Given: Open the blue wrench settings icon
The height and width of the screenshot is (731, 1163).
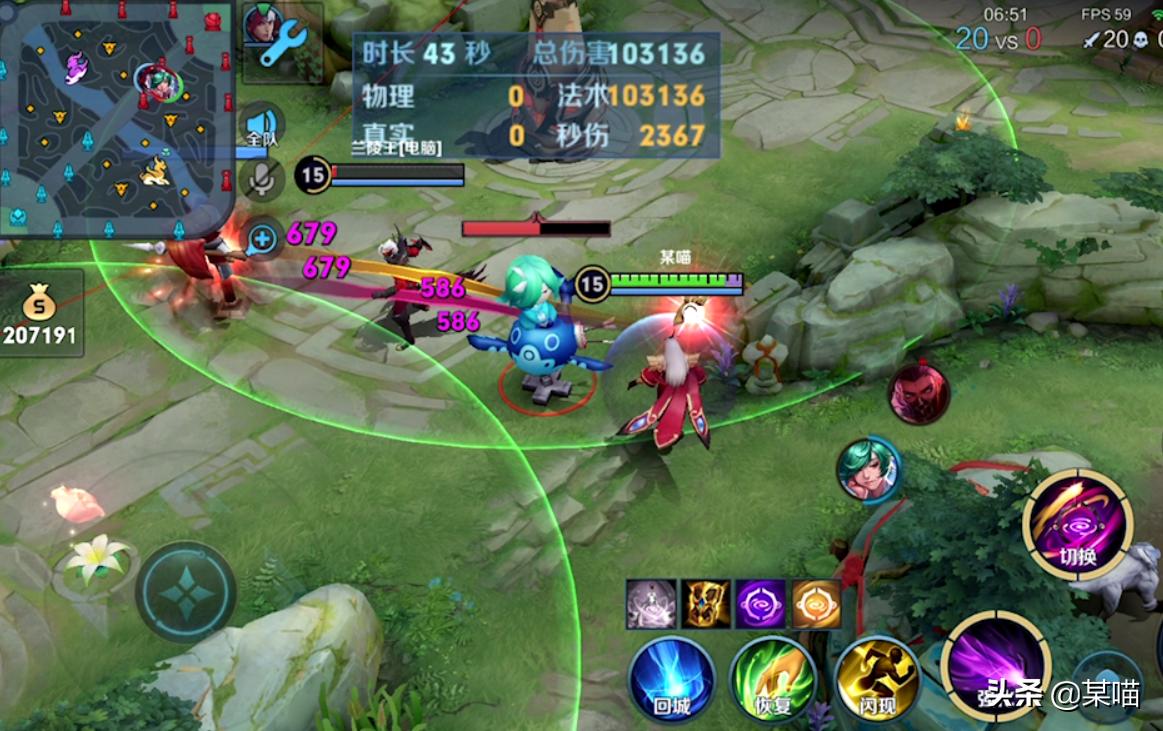Looking at the screenshot, I should pos(284,44).
